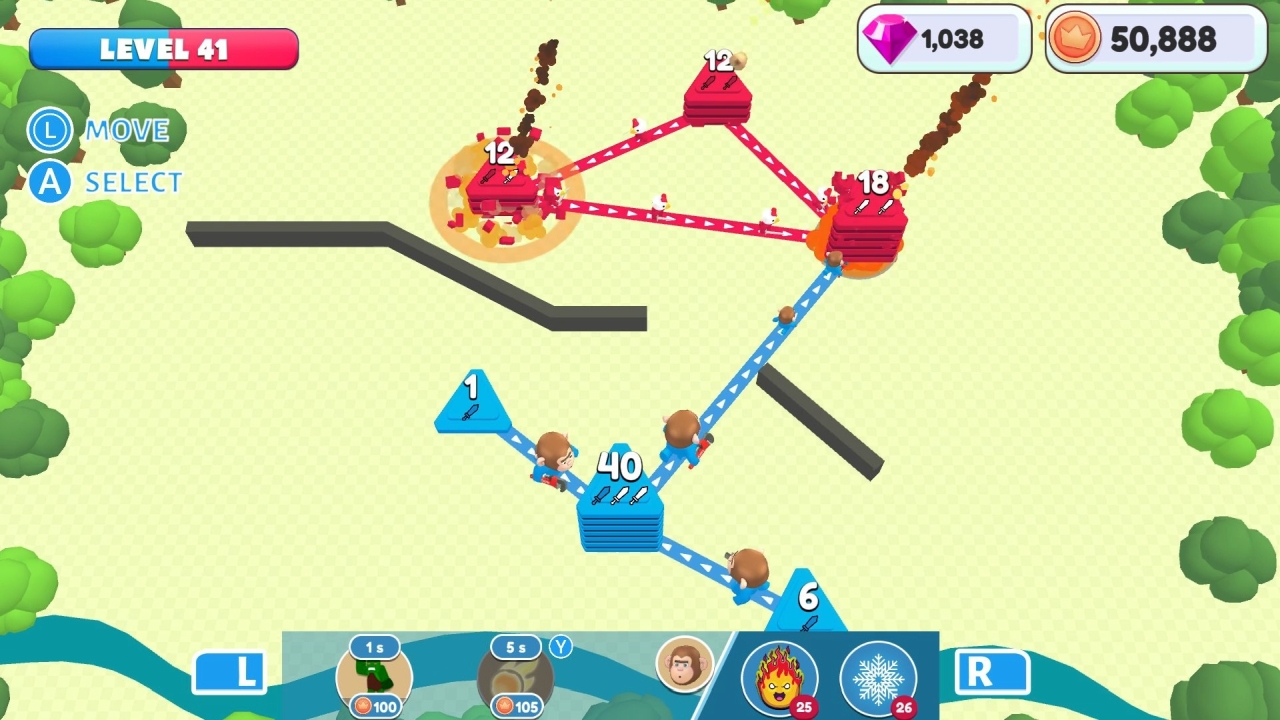Open the Level 41 banner
Image resolution: width=1280 pixels, height=720 pixels.
[163, 49]
